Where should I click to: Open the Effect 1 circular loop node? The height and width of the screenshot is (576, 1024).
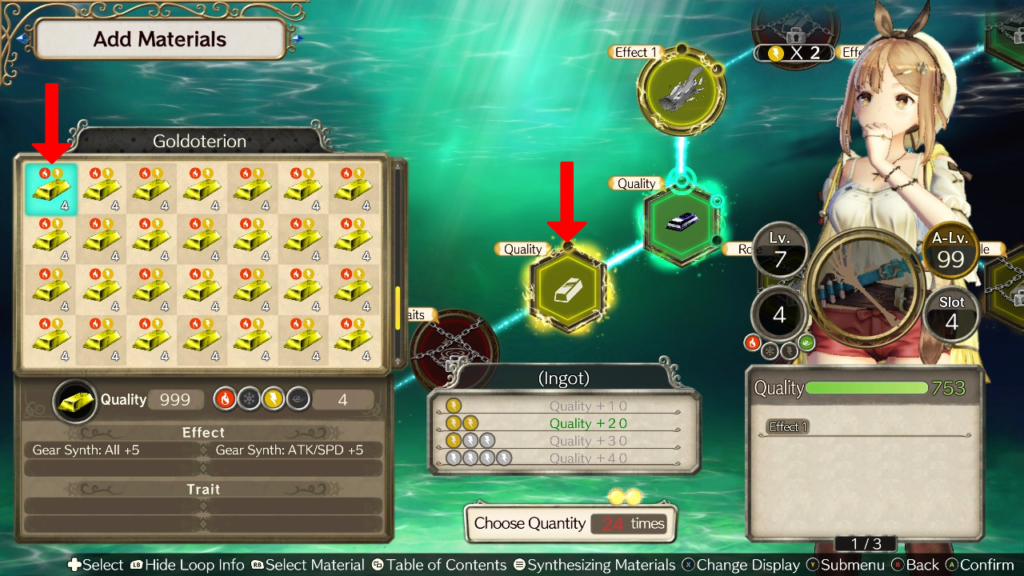[x=680, y=94]
